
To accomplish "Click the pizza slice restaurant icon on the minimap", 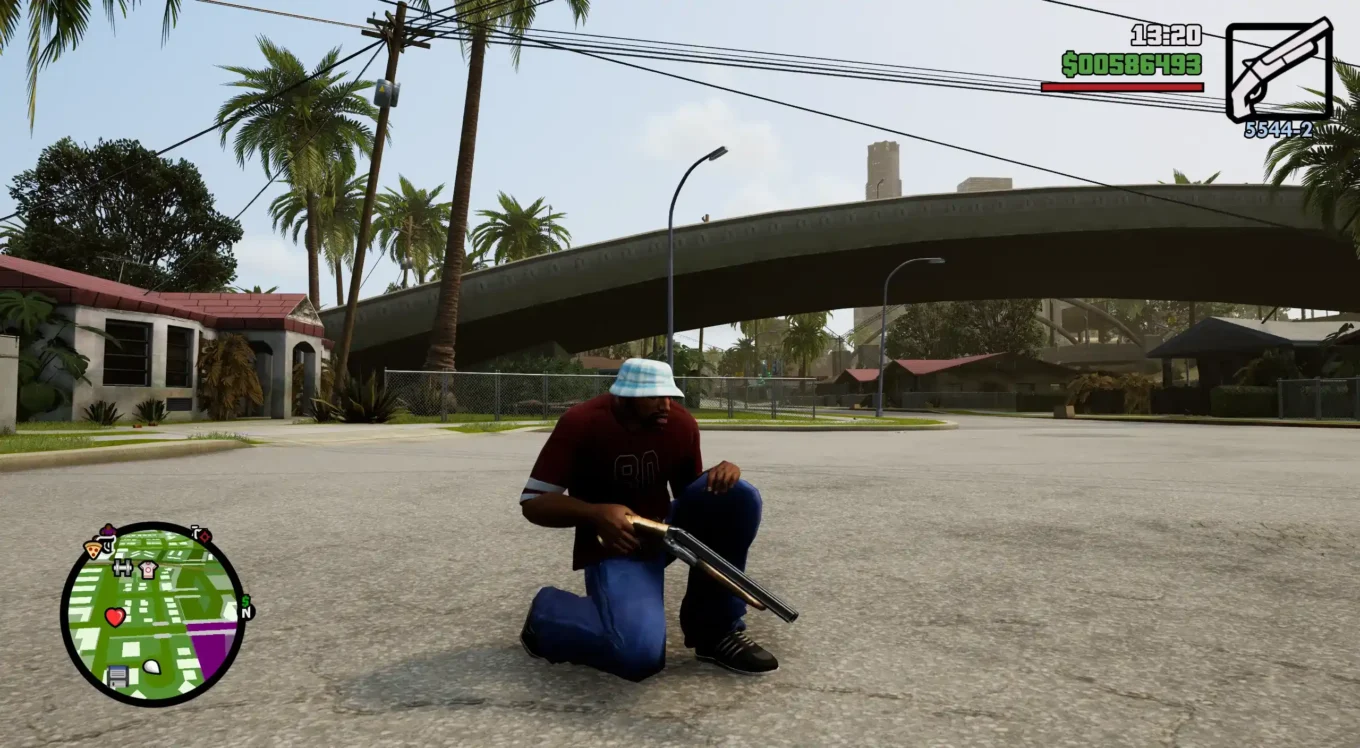I will [94, 549].
